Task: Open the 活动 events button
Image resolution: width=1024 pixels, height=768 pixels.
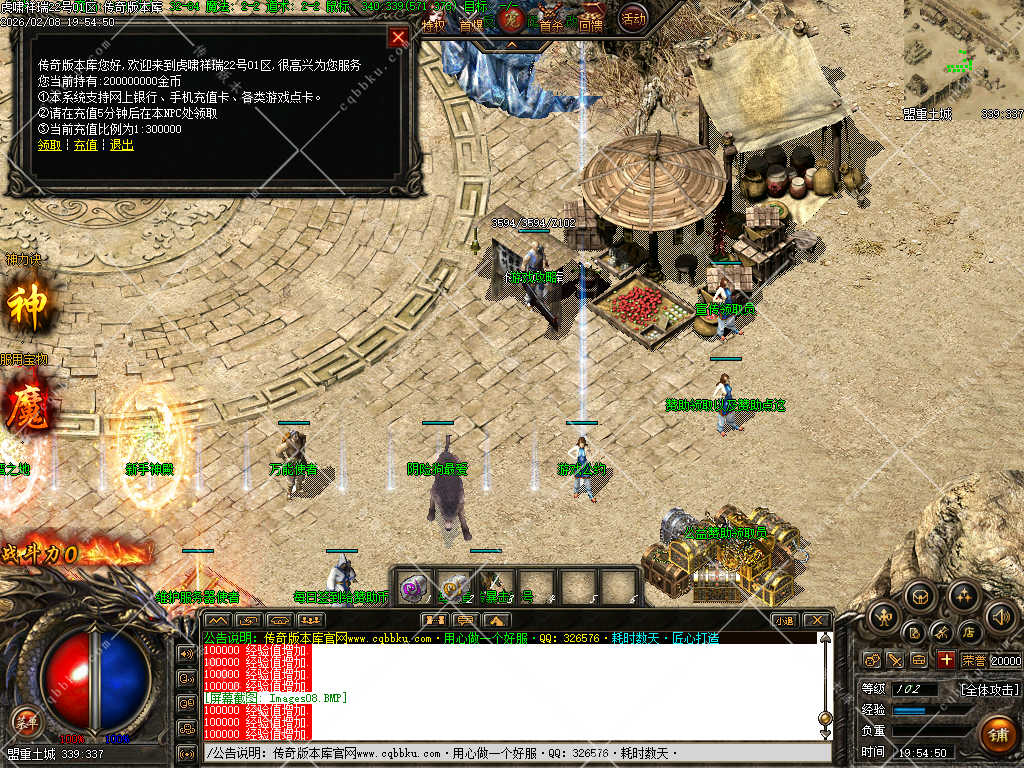Action: click(x=633, y=17)
